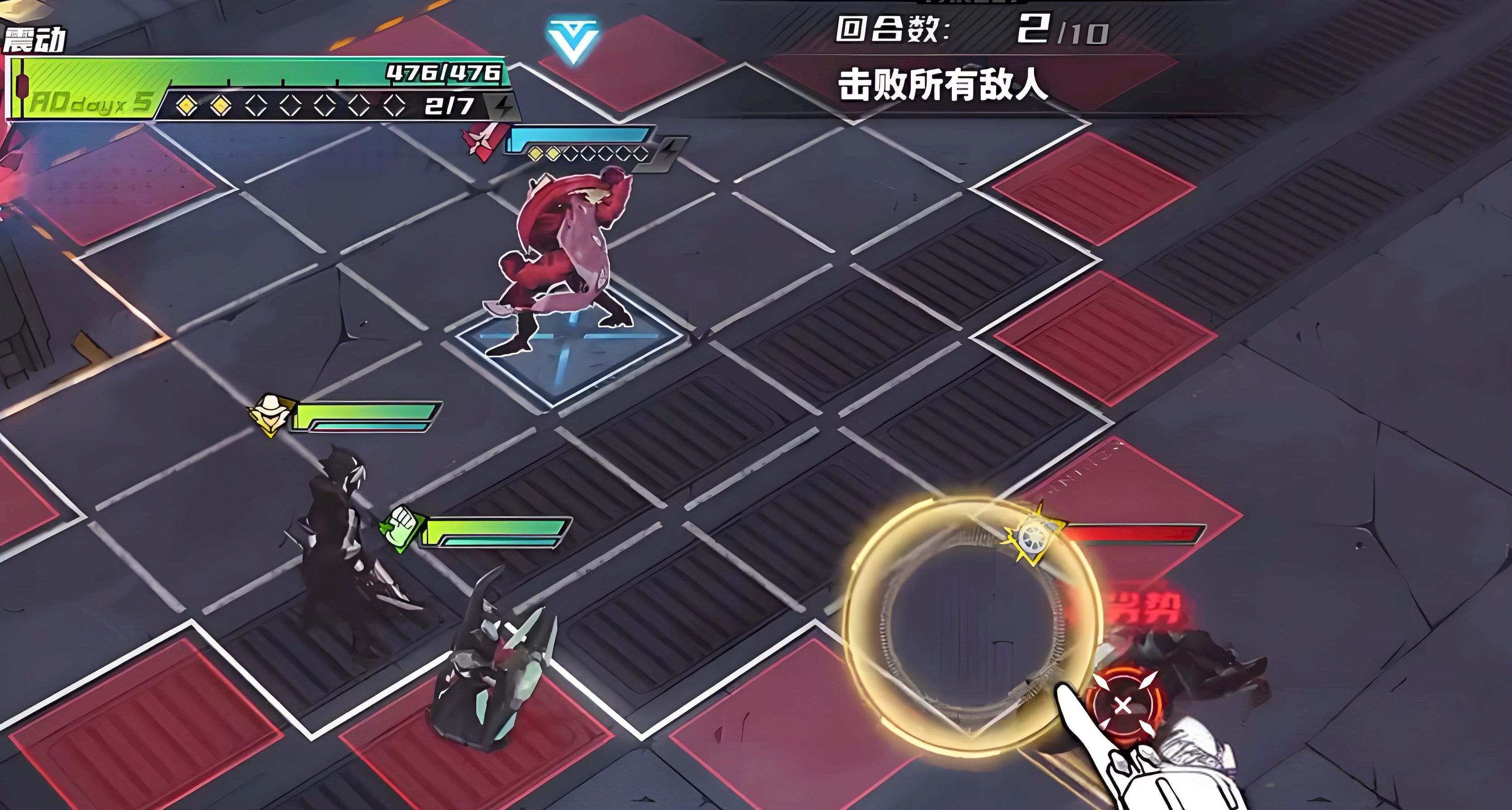Tap the red crosshair attack target marker
The height and width of the screenshot is (810, 1512).
[x=1123, y=705]
